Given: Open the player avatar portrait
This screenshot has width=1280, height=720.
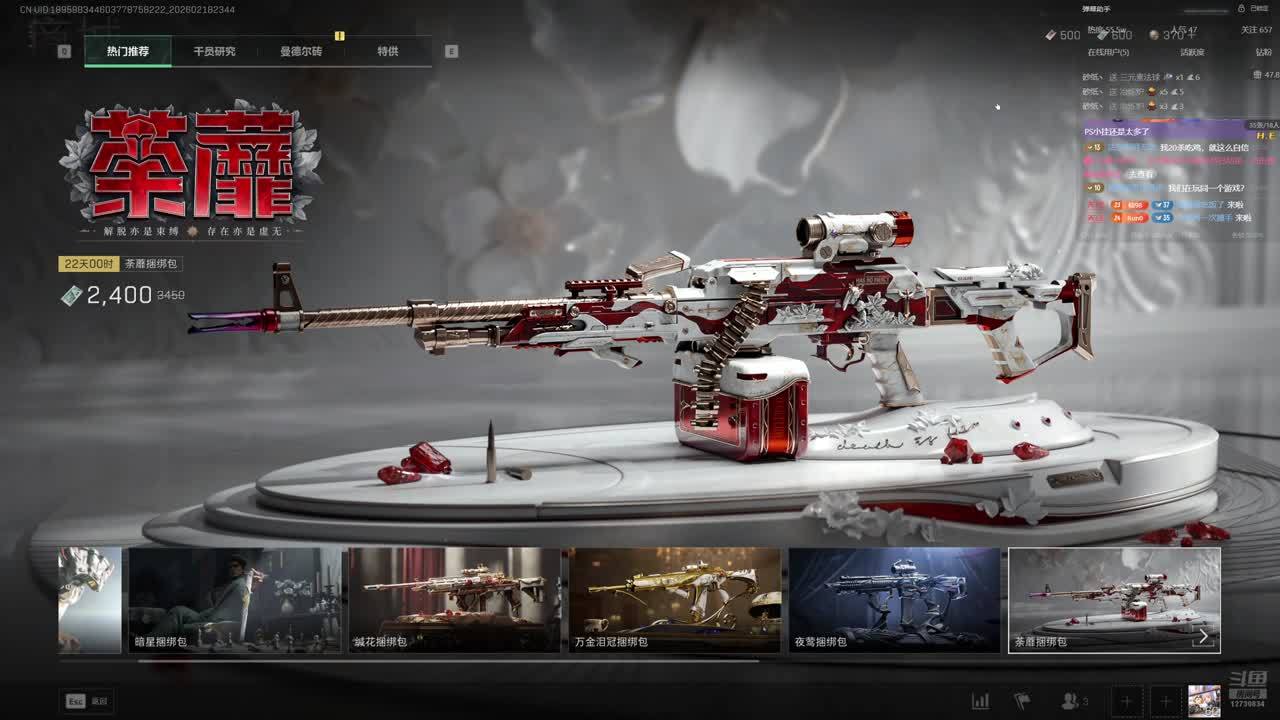Looking at the screenshot, I should 1203,701.
